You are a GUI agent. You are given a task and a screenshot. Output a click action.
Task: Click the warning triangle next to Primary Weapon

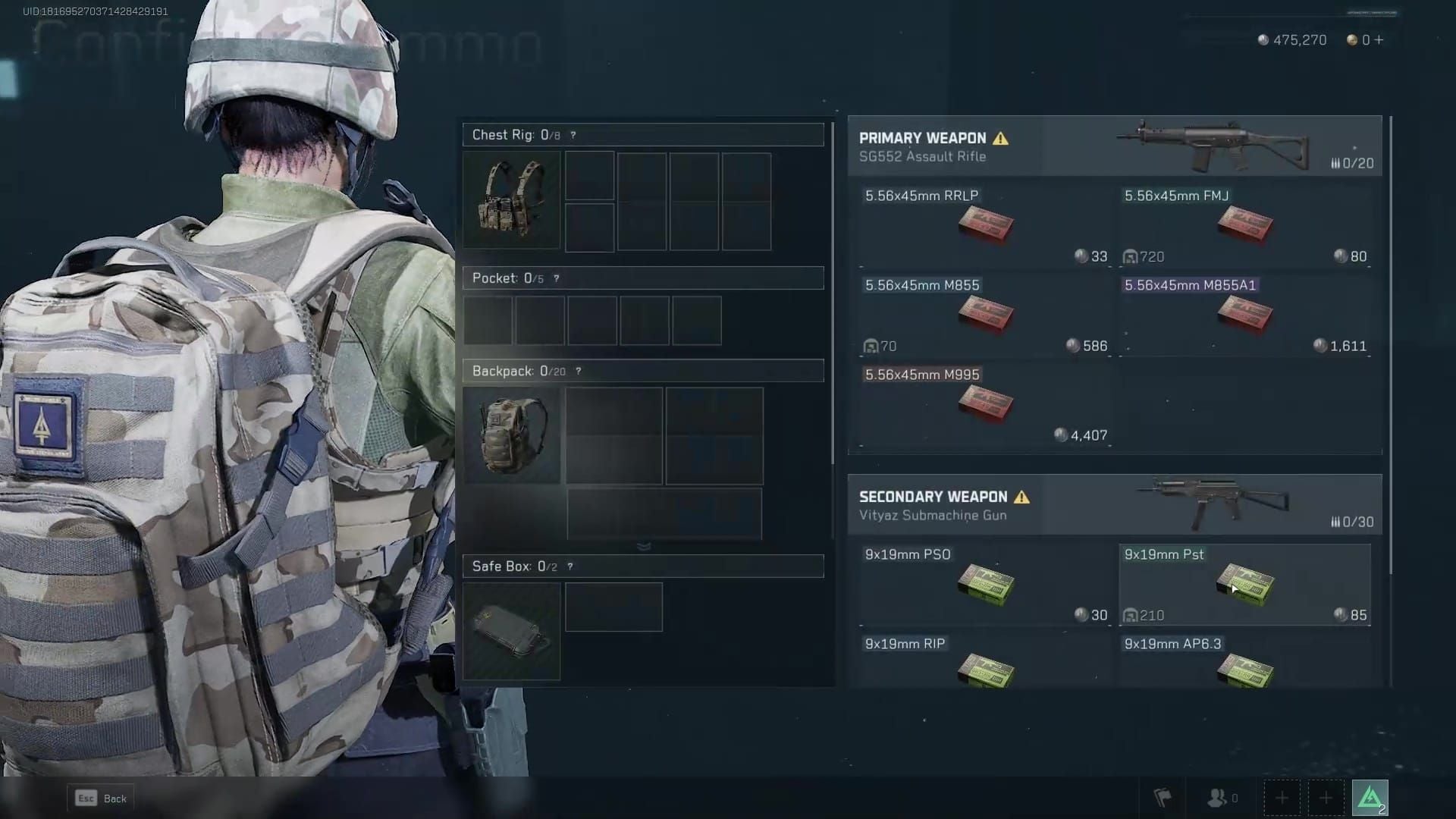click(1003, 137)
